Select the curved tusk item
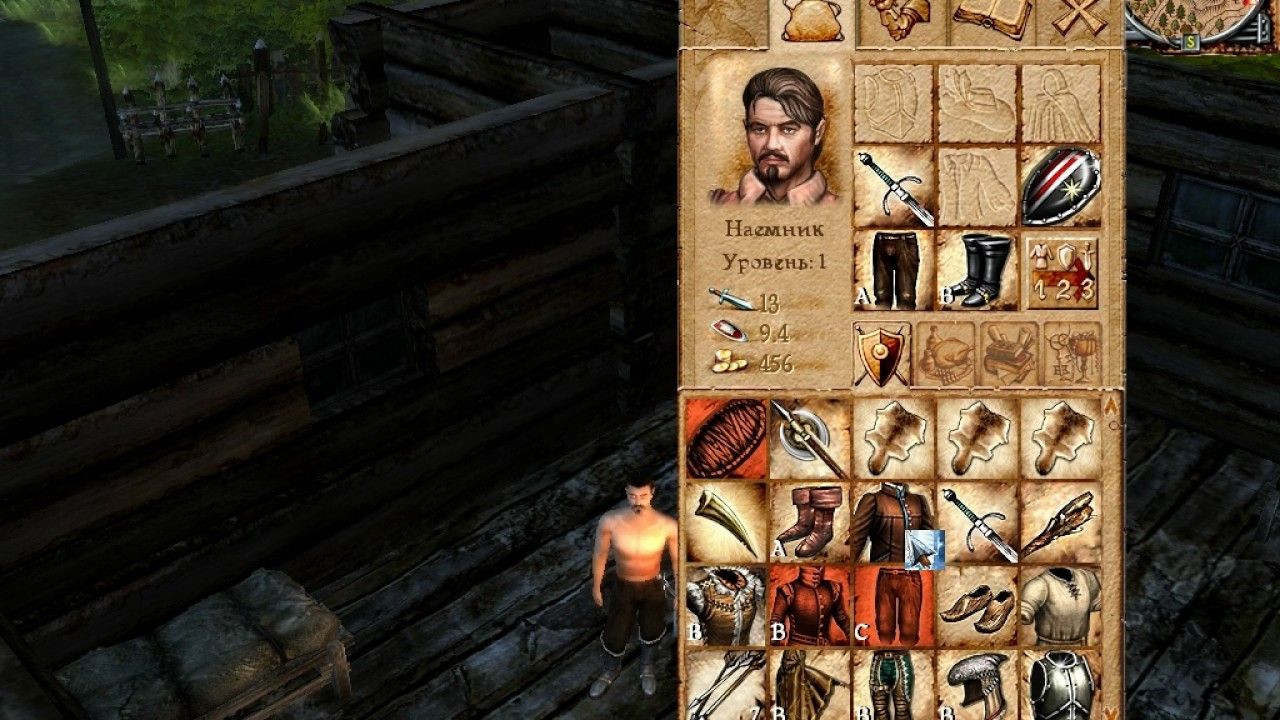The width and height of the screenshot is (1280, 720). click(726, 522)
